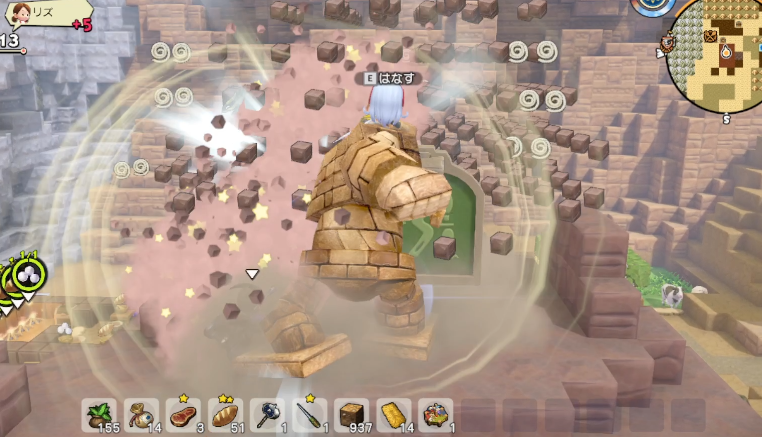Select the golden straw block slot
This screenshot has width=762, height=437.
(394, 415)
